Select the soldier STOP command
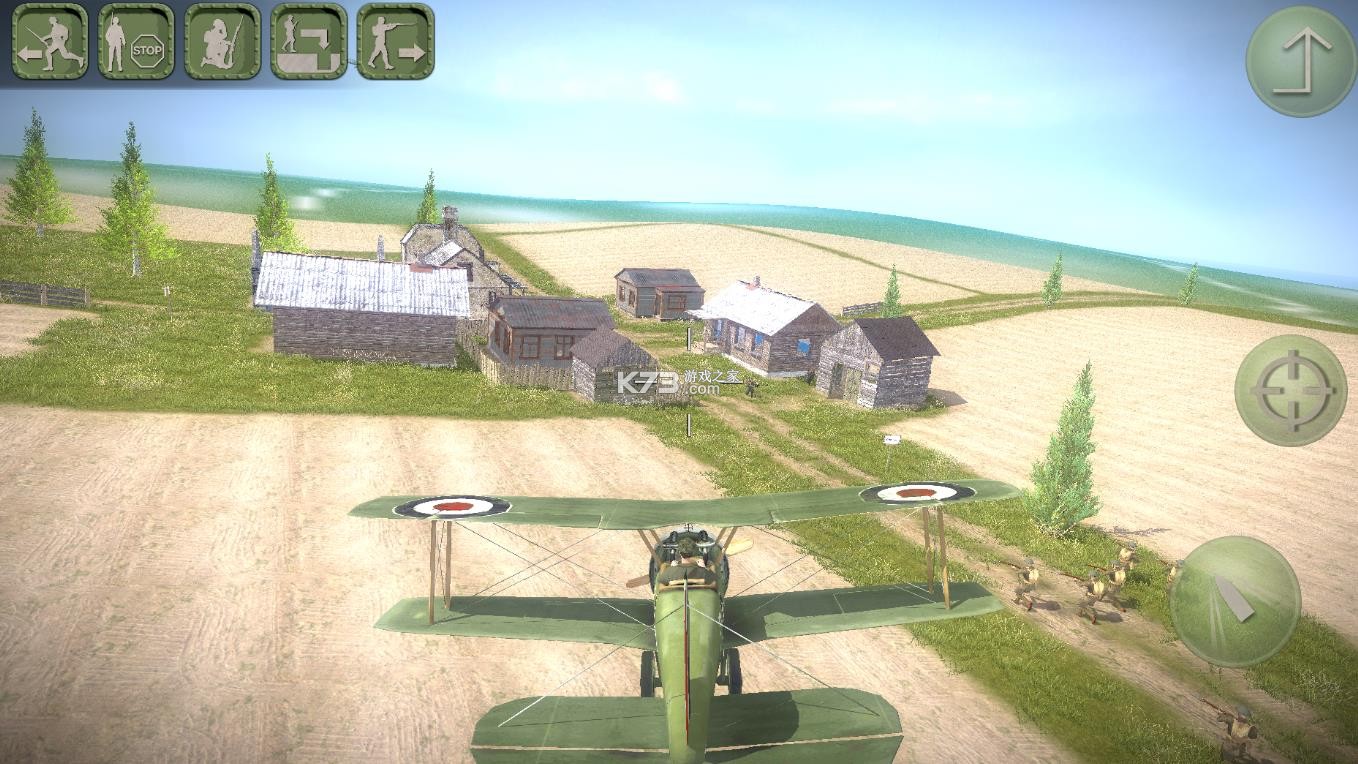1358x764 pixels. (x=136, y=41)
